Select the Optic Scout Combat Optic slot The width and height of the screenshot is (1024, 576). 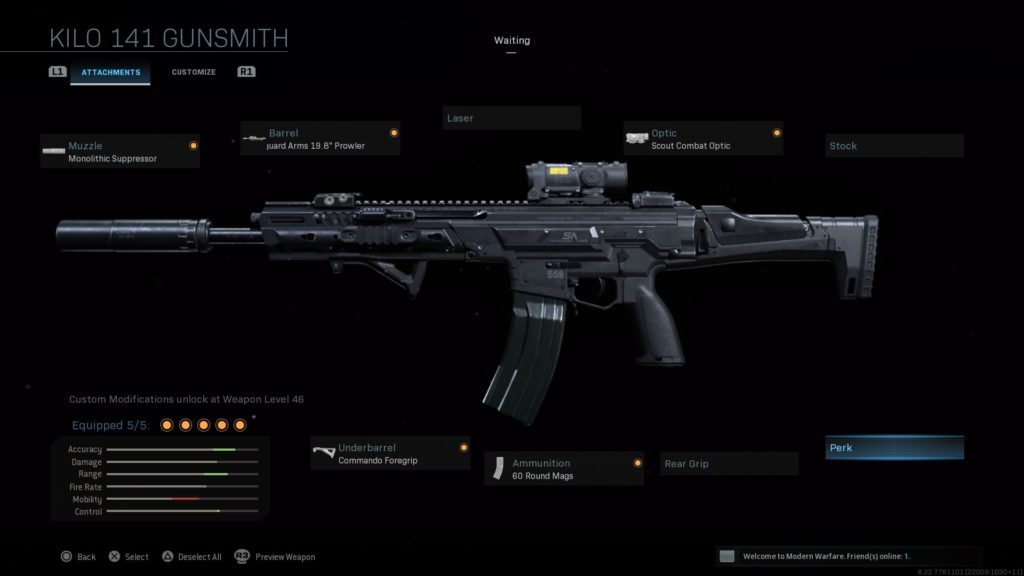click(x=703, y=139)
